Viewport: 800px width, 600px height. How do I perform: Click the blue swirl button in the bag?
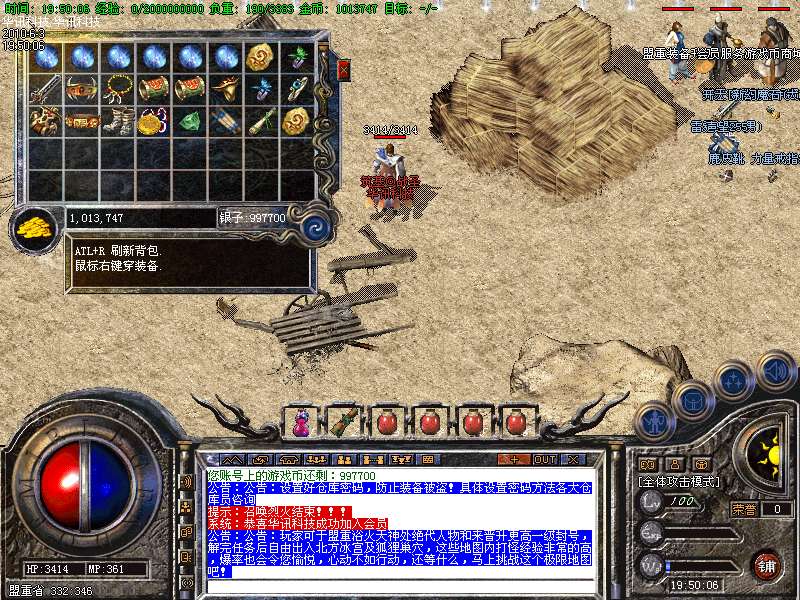pyautogui.click(x=316, y=226)
